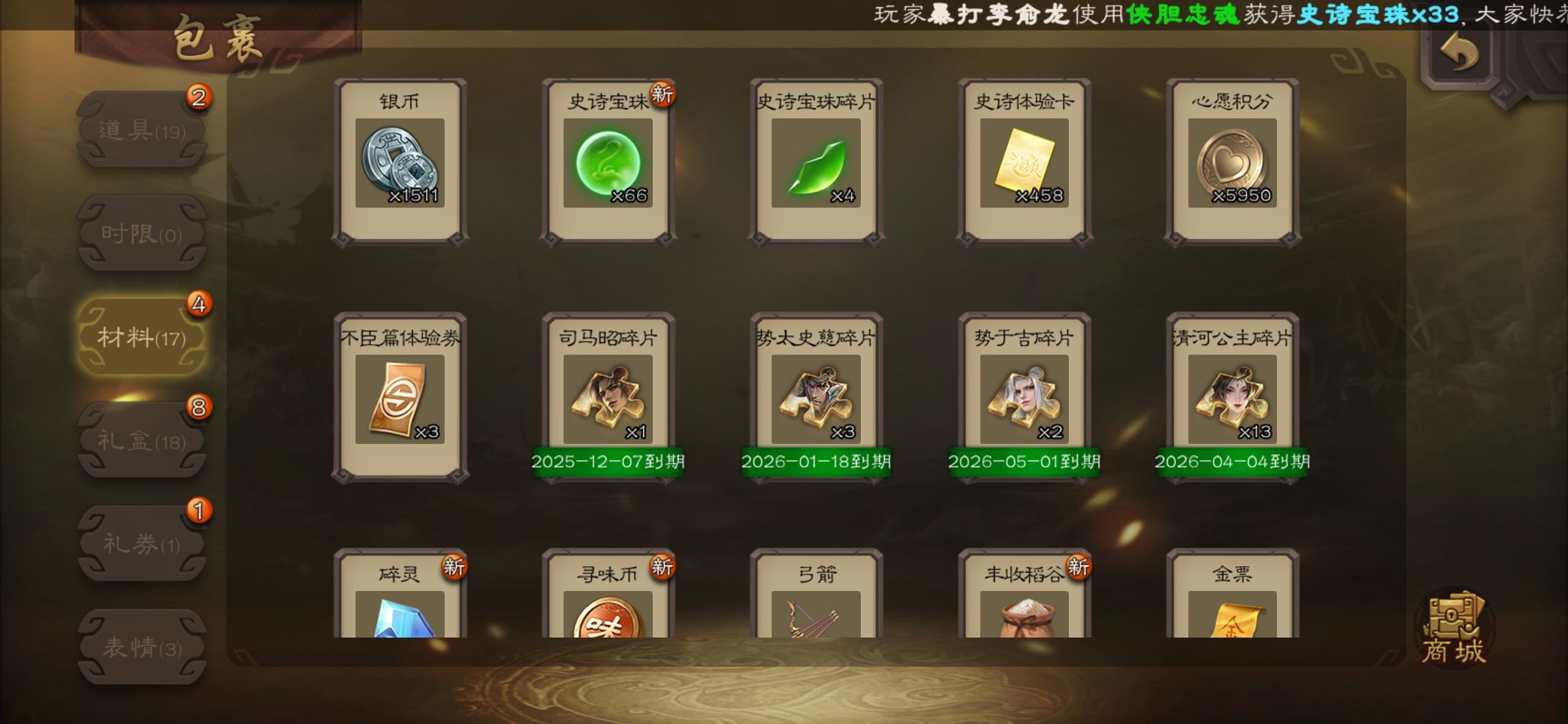1568x724 pixels.
Task: Show the 表情 tab
Action: pos(142,647)
